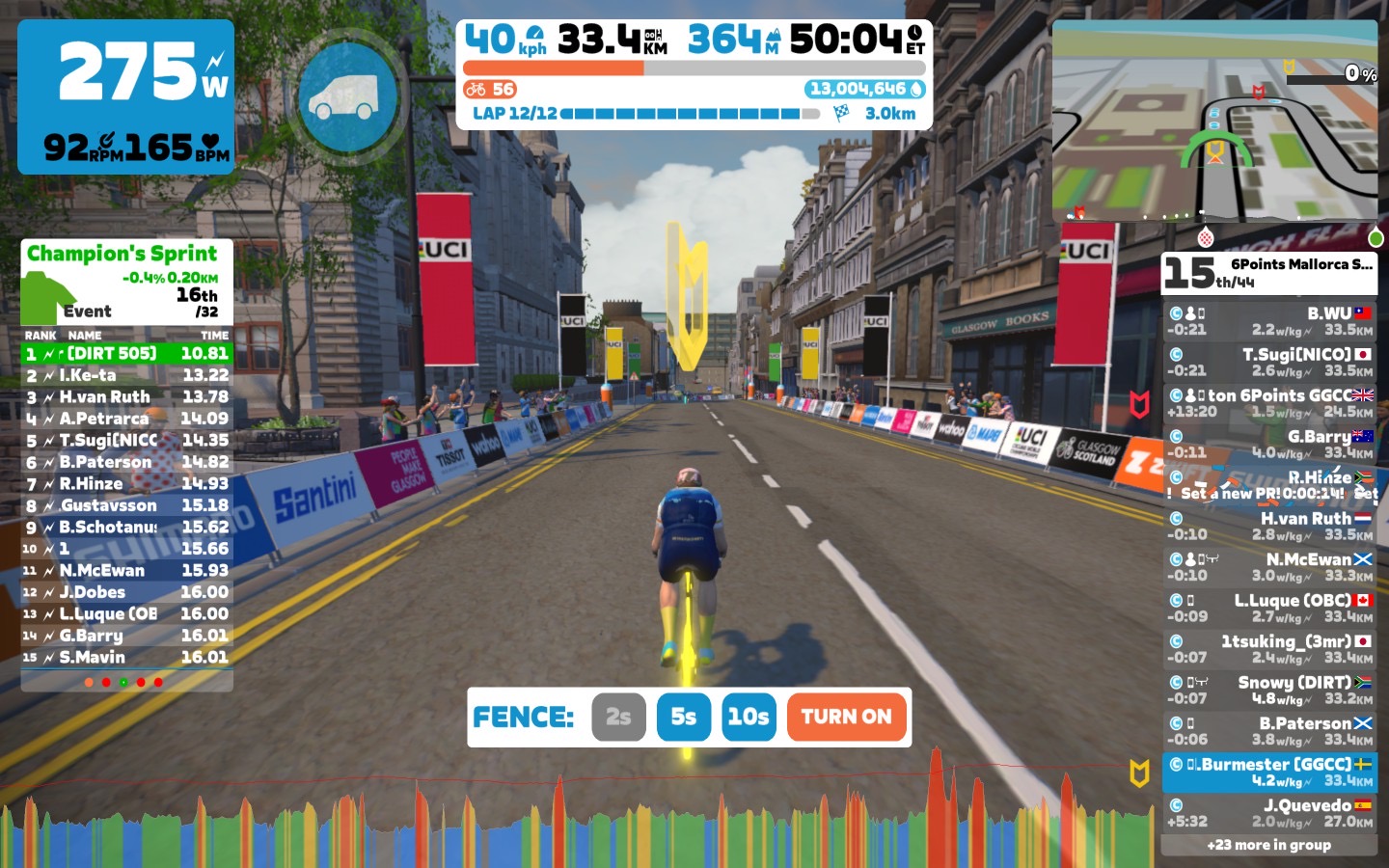Click the power readout panel showing 275 W
Image resolution: width=1389 pixels, height=868 pixels.
point(126,96)
